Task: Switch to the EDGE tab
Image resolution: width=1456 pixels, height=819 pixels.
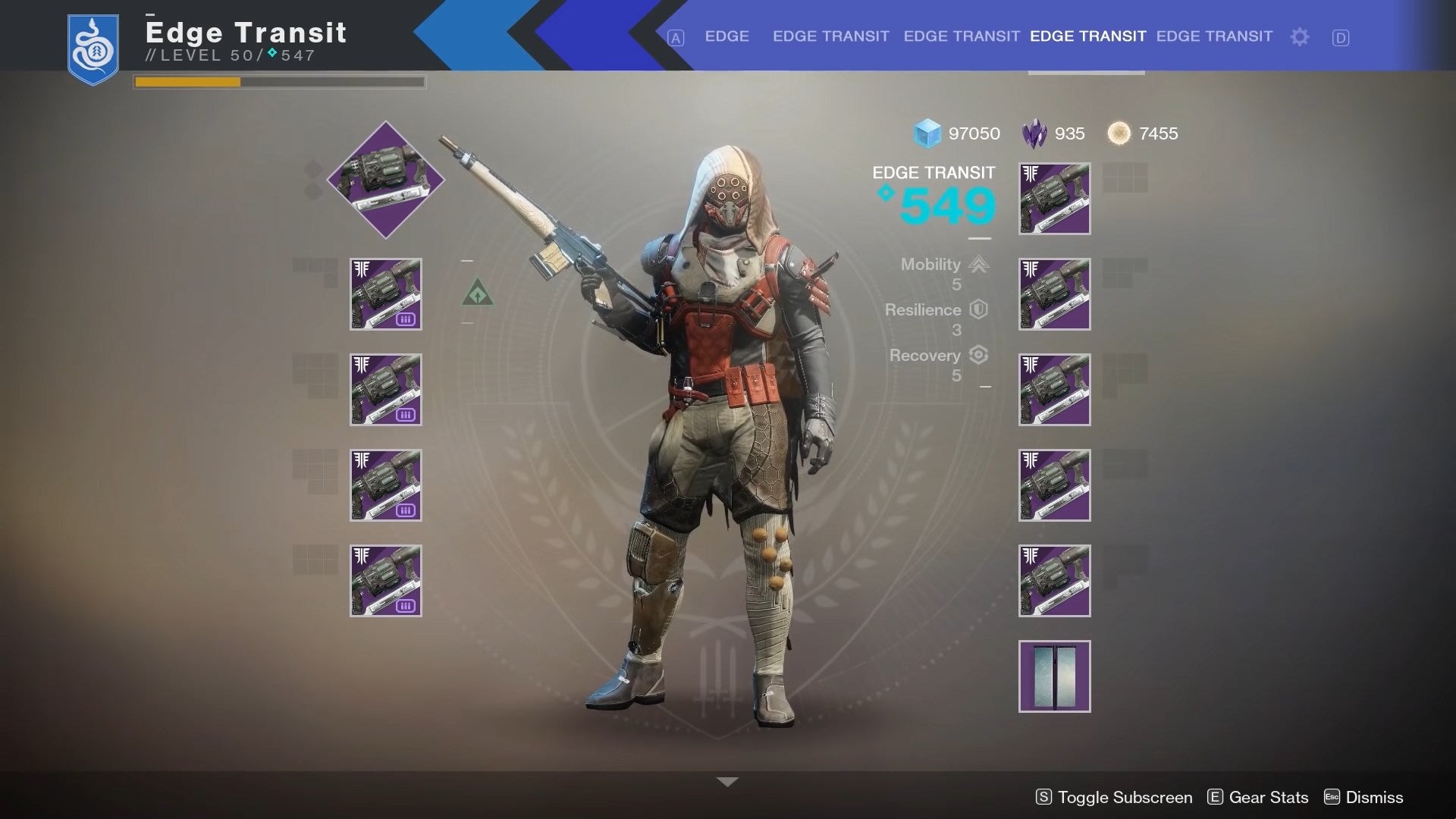Action: (x=727, y=36)
